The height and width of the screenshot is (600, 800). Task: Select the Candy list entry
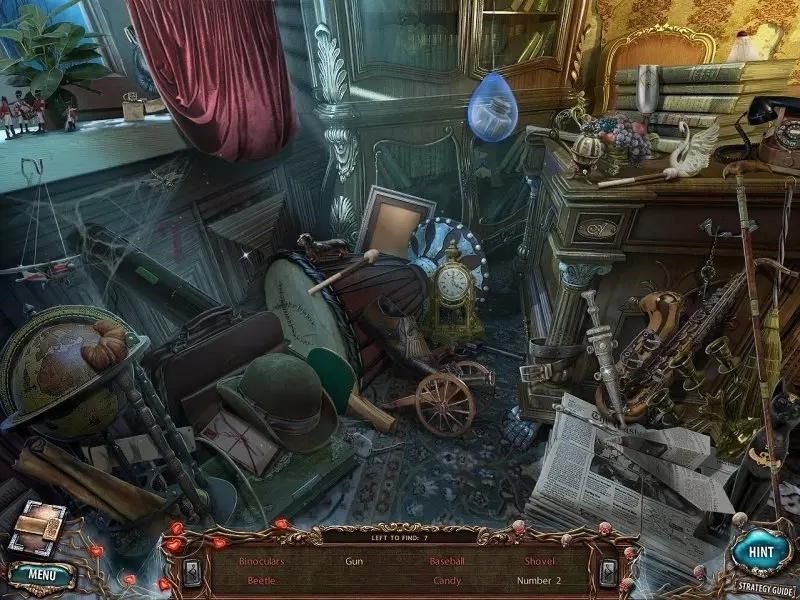pos(447,580)
